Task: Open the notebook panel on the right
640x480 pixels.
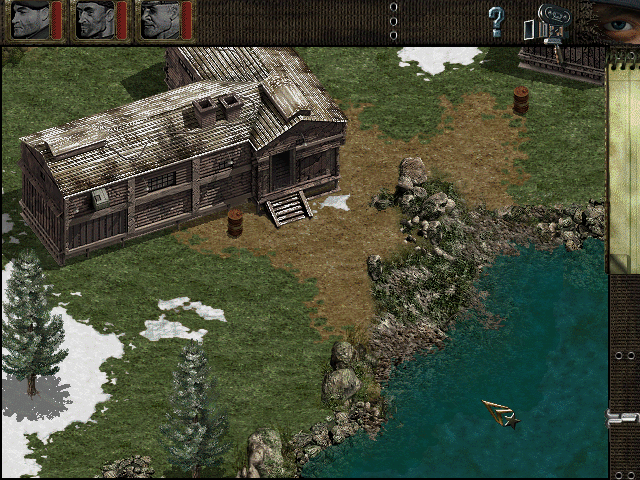Action: coord(623,160)
